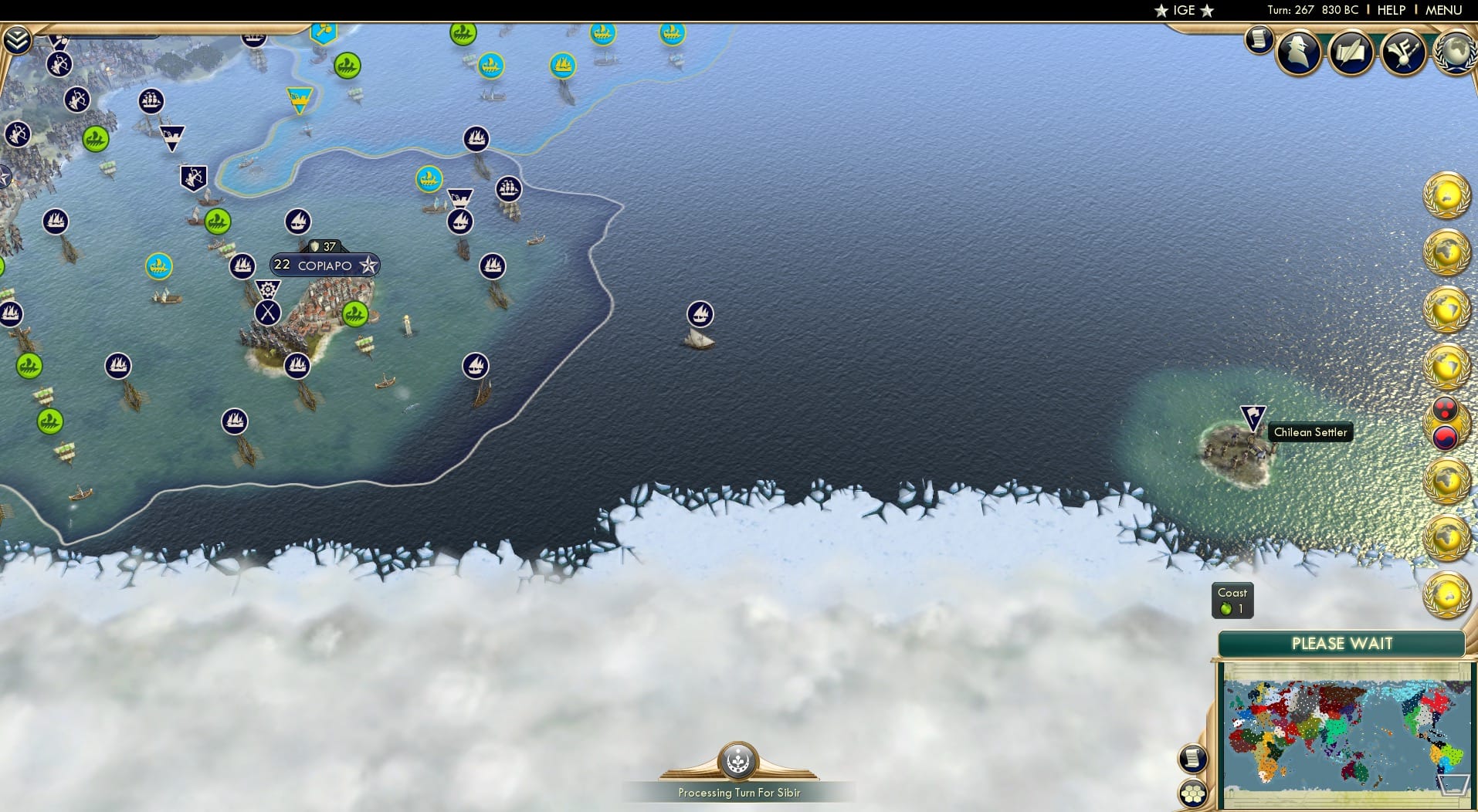
Task: Toggle strategic view with the hexagon button
Action: [x=1193, y=792]
